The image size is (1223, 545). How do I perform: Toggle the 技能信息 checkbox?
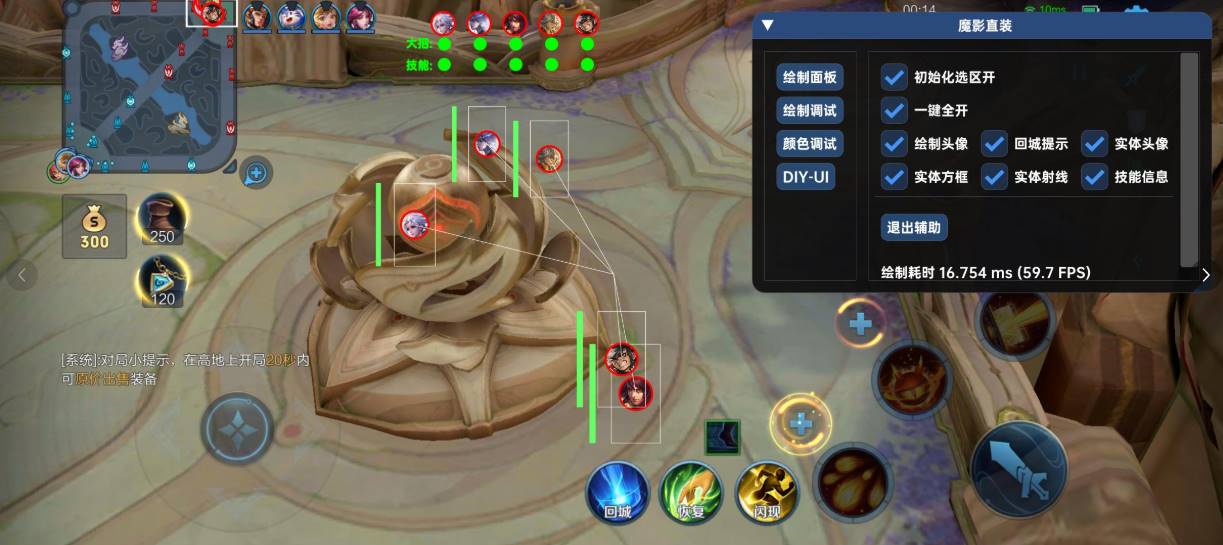point(1094,177)
